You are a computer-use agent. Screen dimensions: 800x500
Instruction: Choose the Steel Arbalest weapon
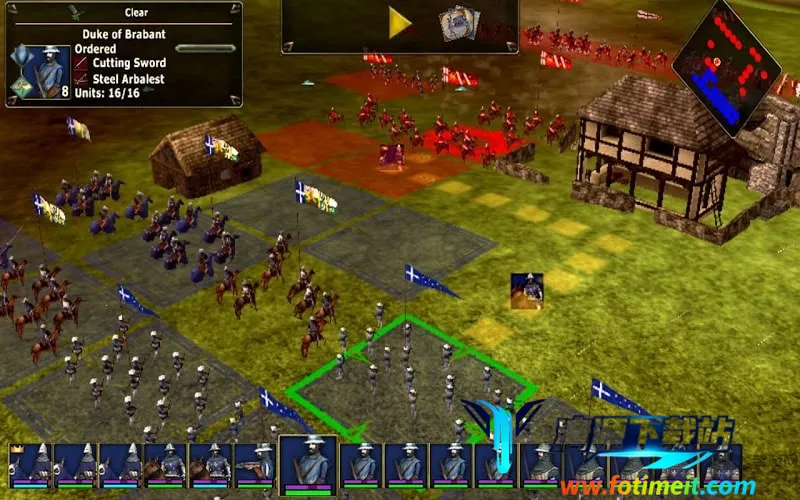click(128, 79)
